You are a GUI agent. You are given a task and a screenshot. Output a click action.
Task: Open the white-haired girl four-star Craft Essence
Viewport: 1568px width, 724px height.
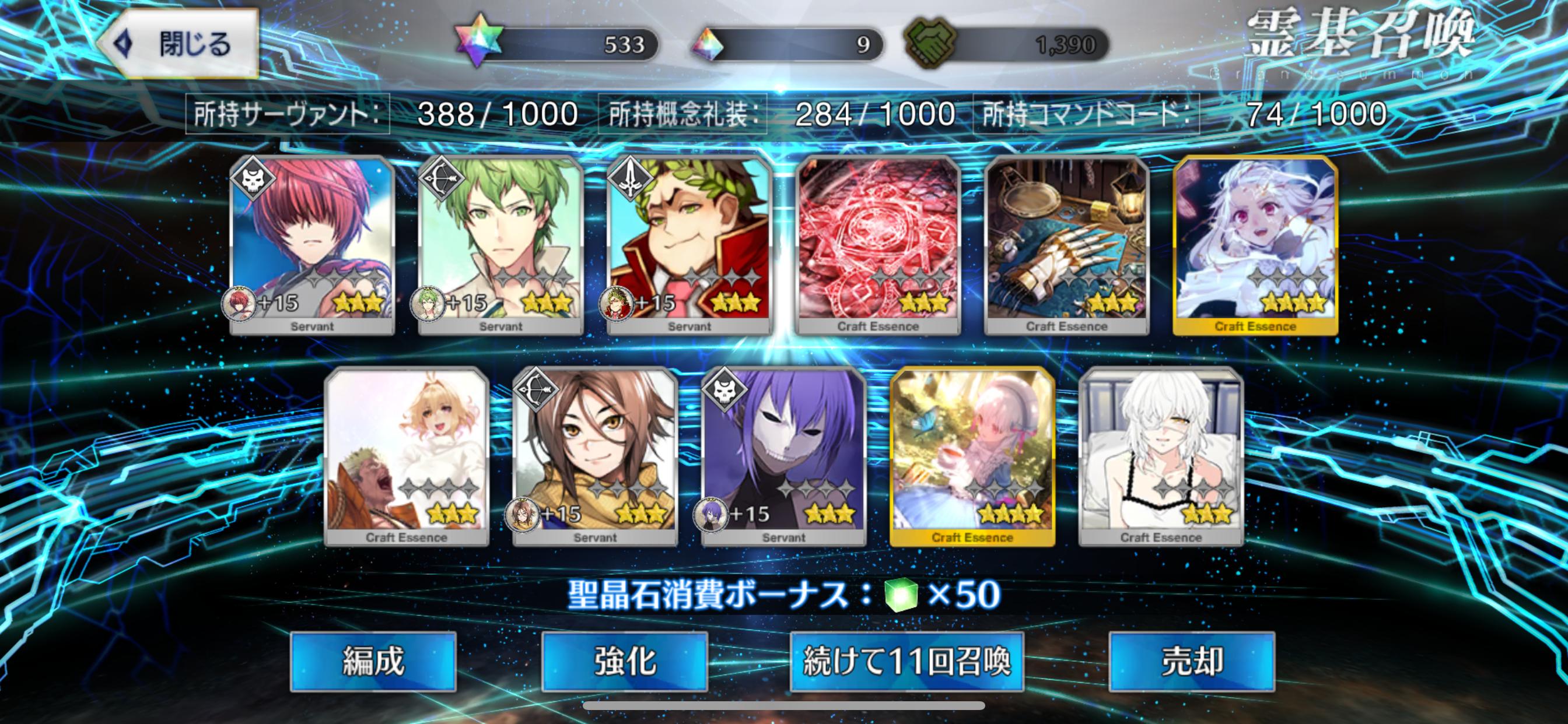[x=1255, y=243]
